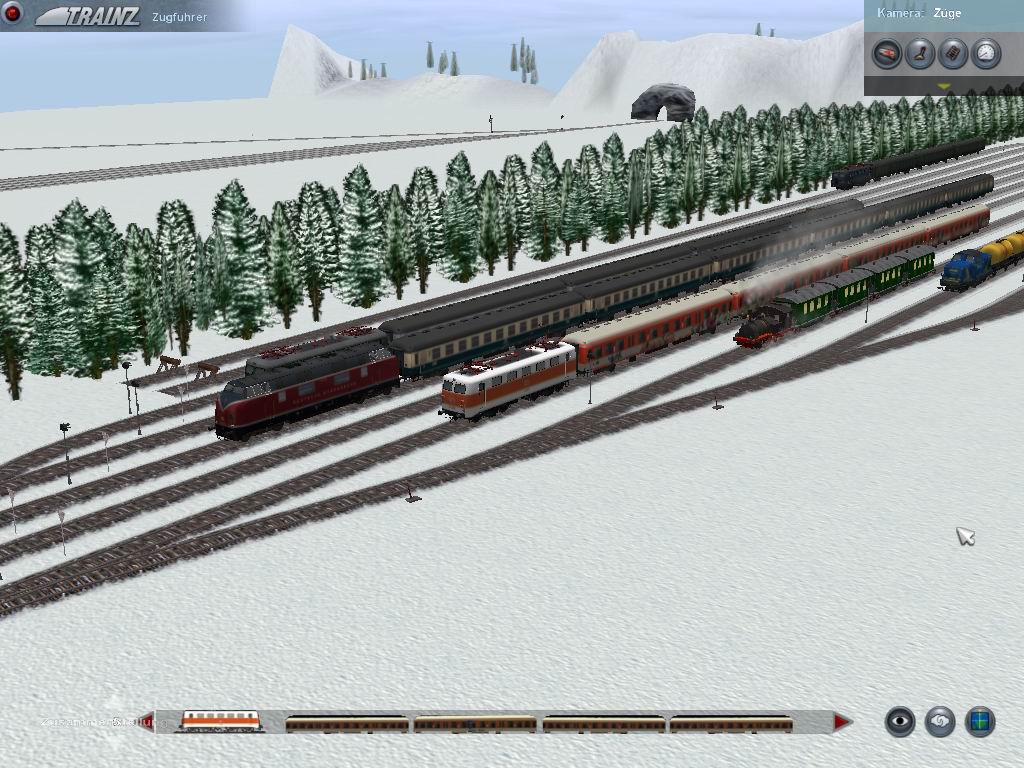Click the red round button beside the Trainz logo
This screenshot has height=768, width=1024.
[13, 13]
